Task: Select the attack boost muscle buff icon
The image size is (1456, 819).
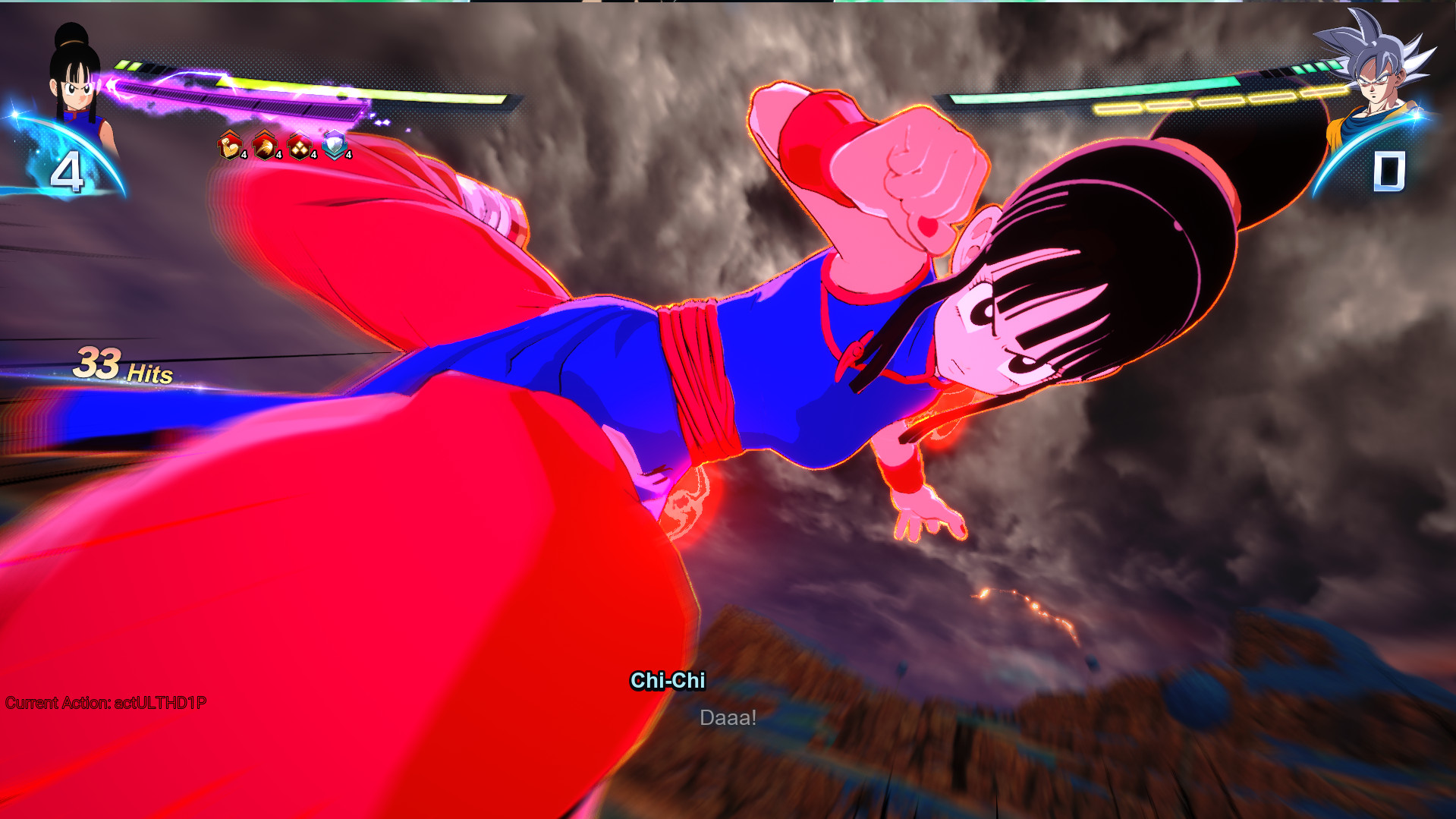Action: (x=229, y=145)
